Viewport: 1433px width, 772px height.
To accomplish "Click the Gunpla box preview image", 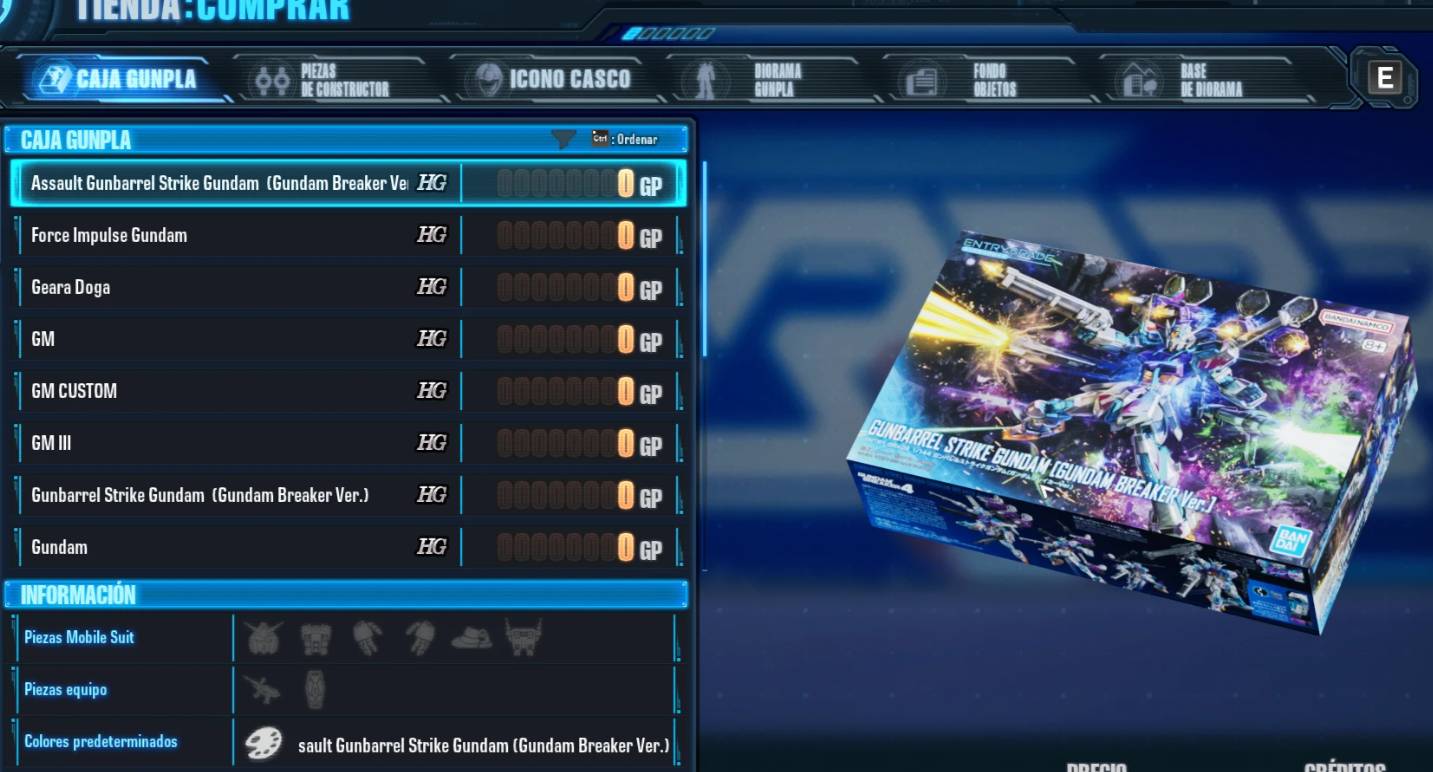I will tap(1132, 430).
